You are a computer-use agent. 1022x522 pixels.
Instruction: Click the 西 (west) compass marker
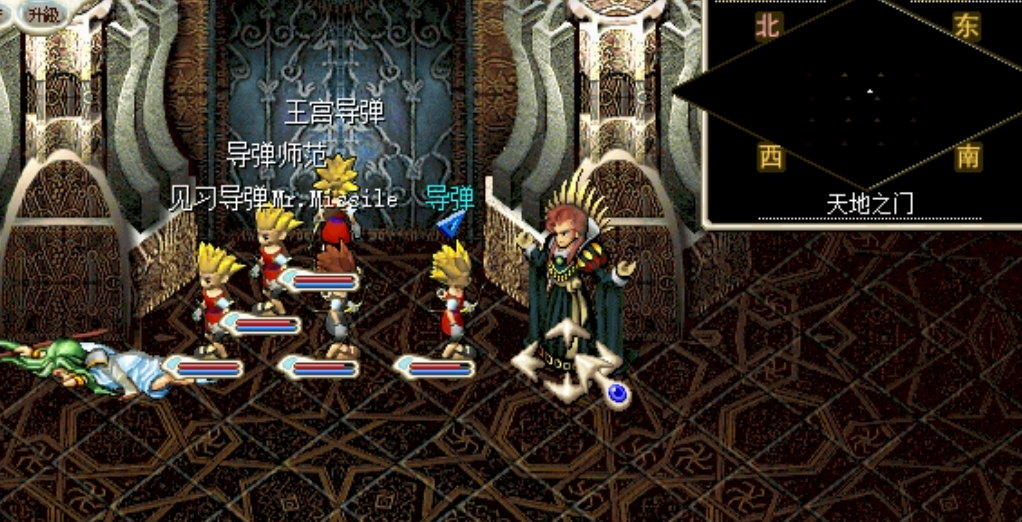[x=770, y=157]
